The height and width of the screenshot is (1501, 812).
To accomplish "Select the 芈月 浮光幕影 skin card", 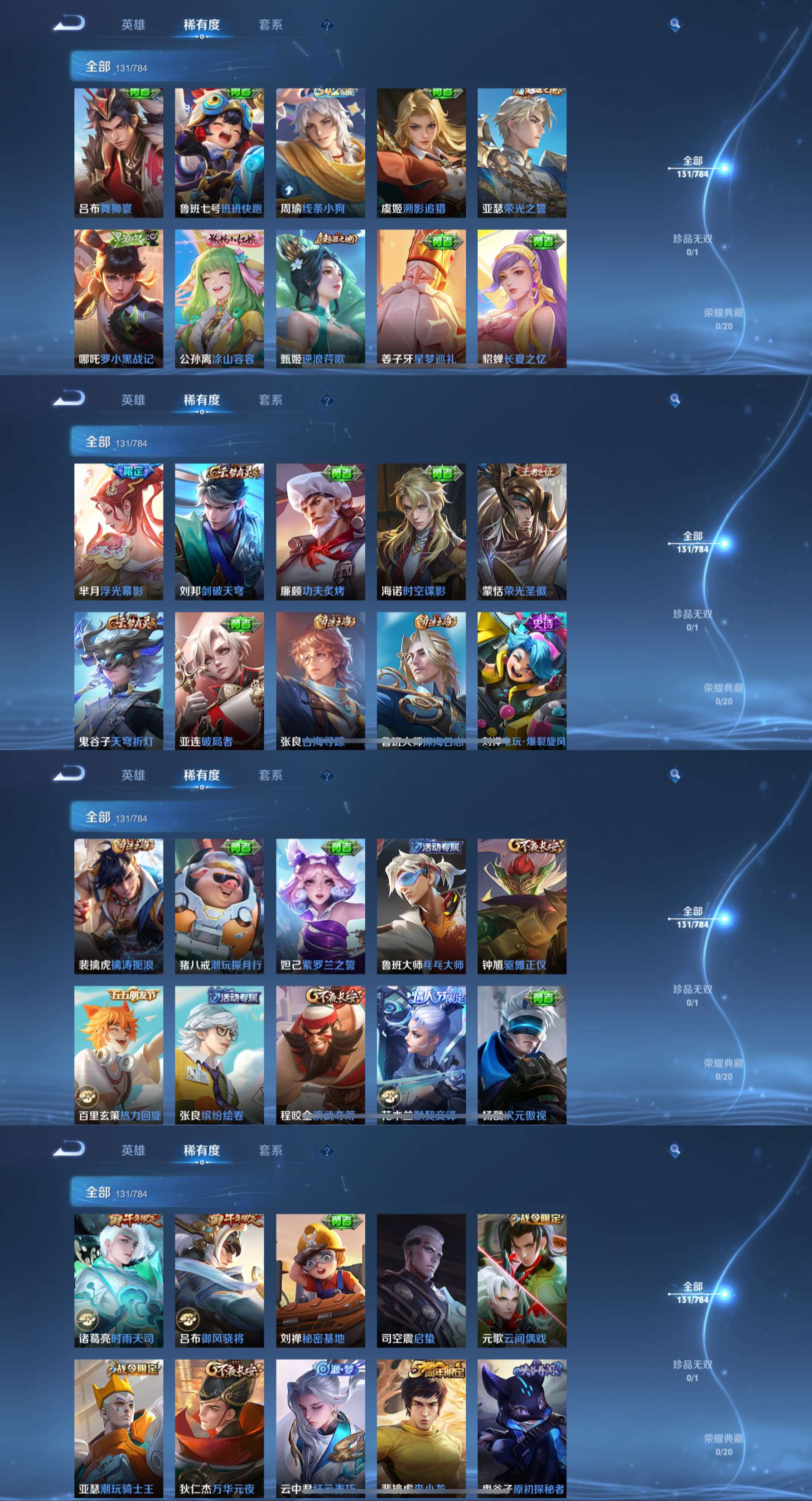I will point(118,531).
